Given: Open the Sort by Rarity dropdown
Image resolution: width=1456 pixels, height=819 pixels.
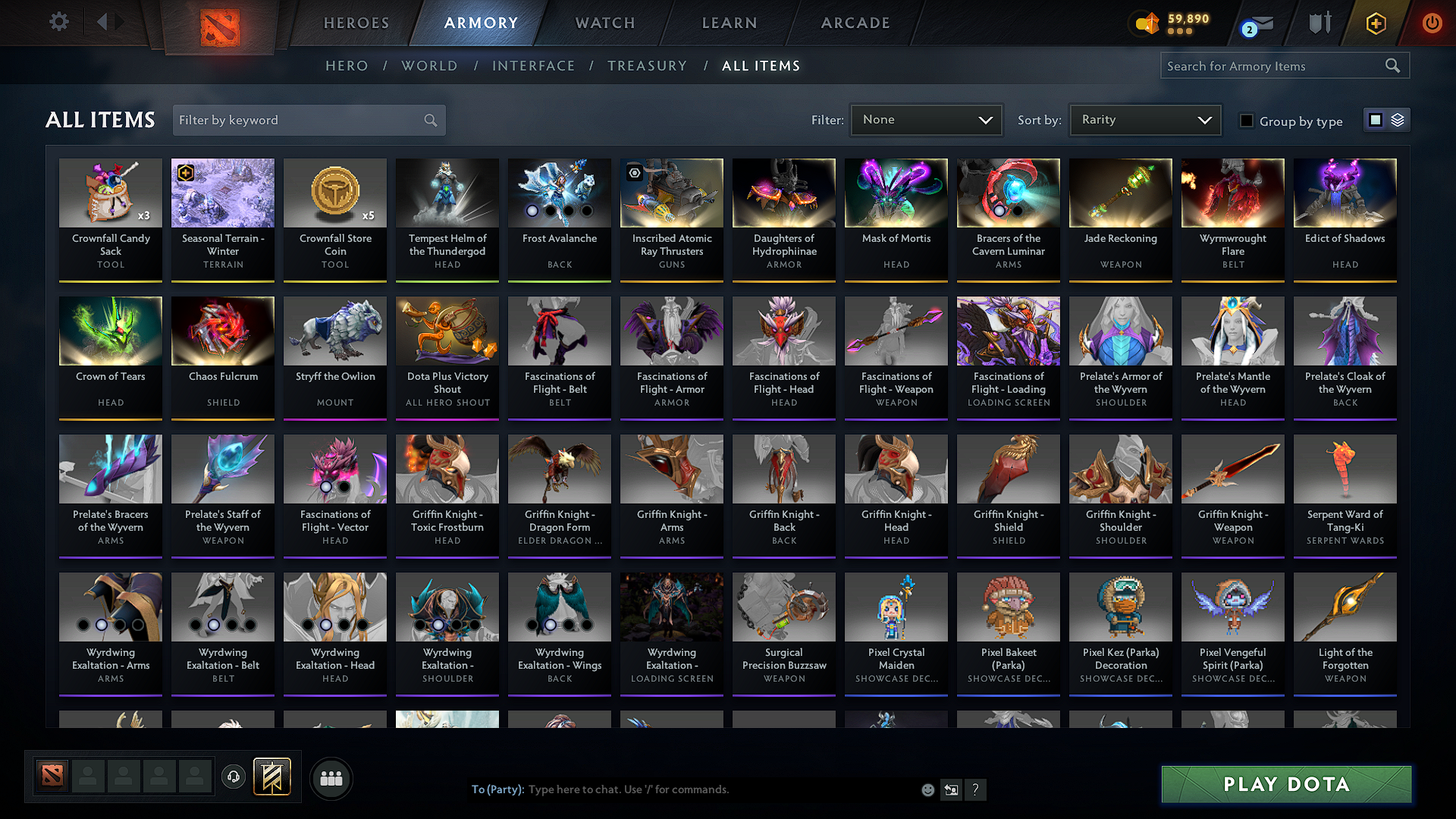Looking at the screenshot, I should point(1145,120).
